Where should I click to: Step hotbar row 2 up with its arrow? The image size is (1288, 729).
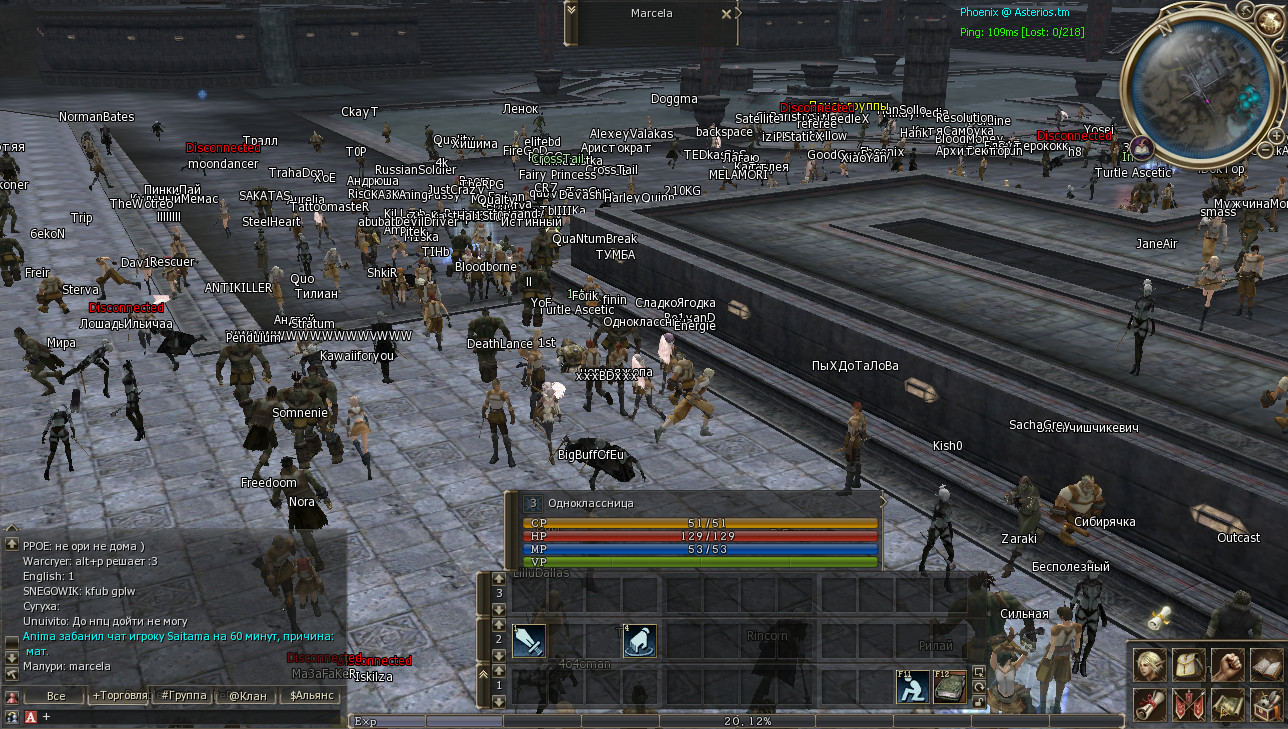click(x=498, y=624)
